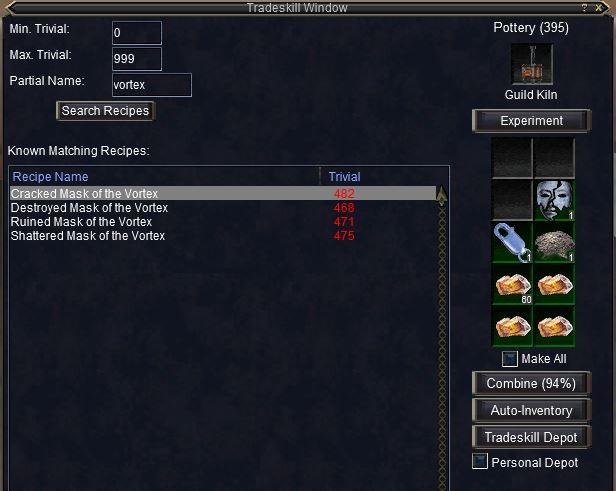Choose the Destroyed Mask of the Vortex recipe
This screenshot has height=491, width=616.
click(89, 207)
